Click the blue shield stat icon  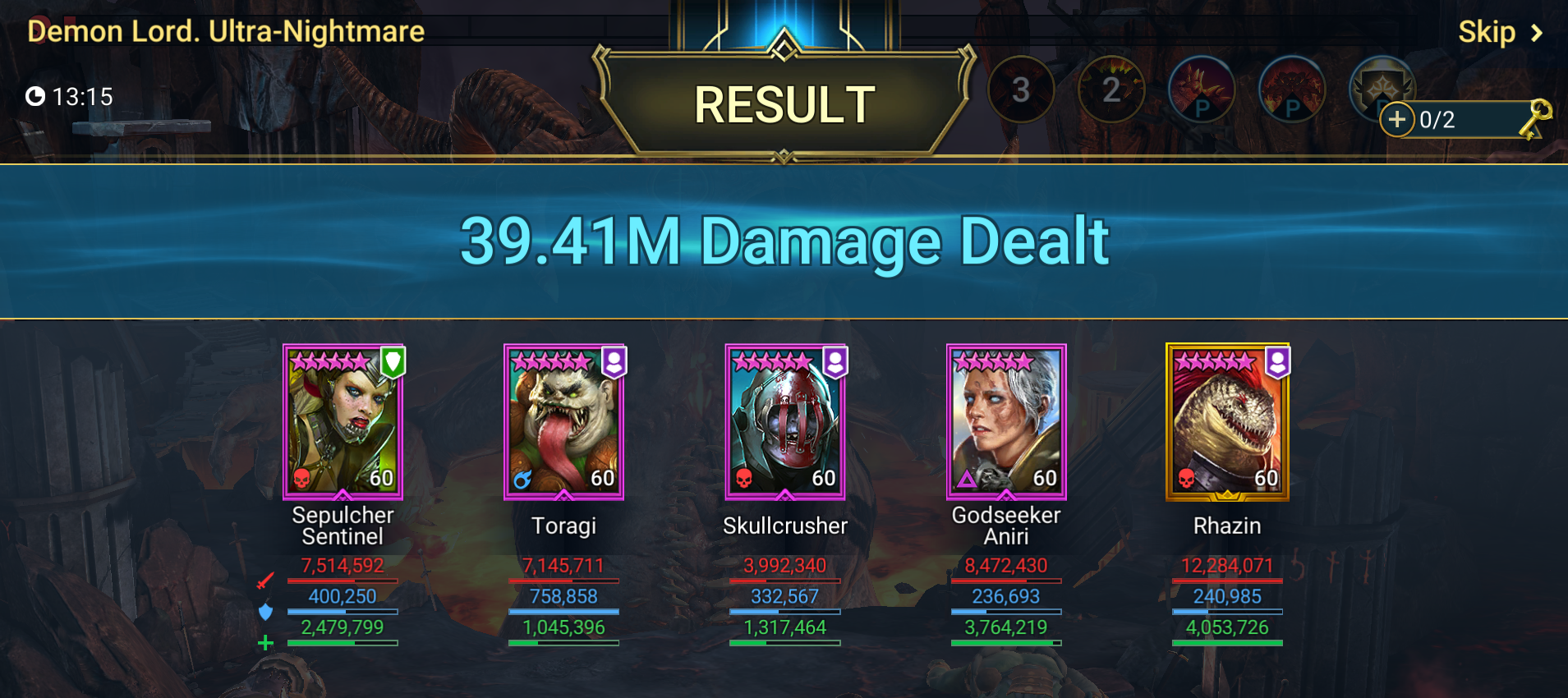264,612
